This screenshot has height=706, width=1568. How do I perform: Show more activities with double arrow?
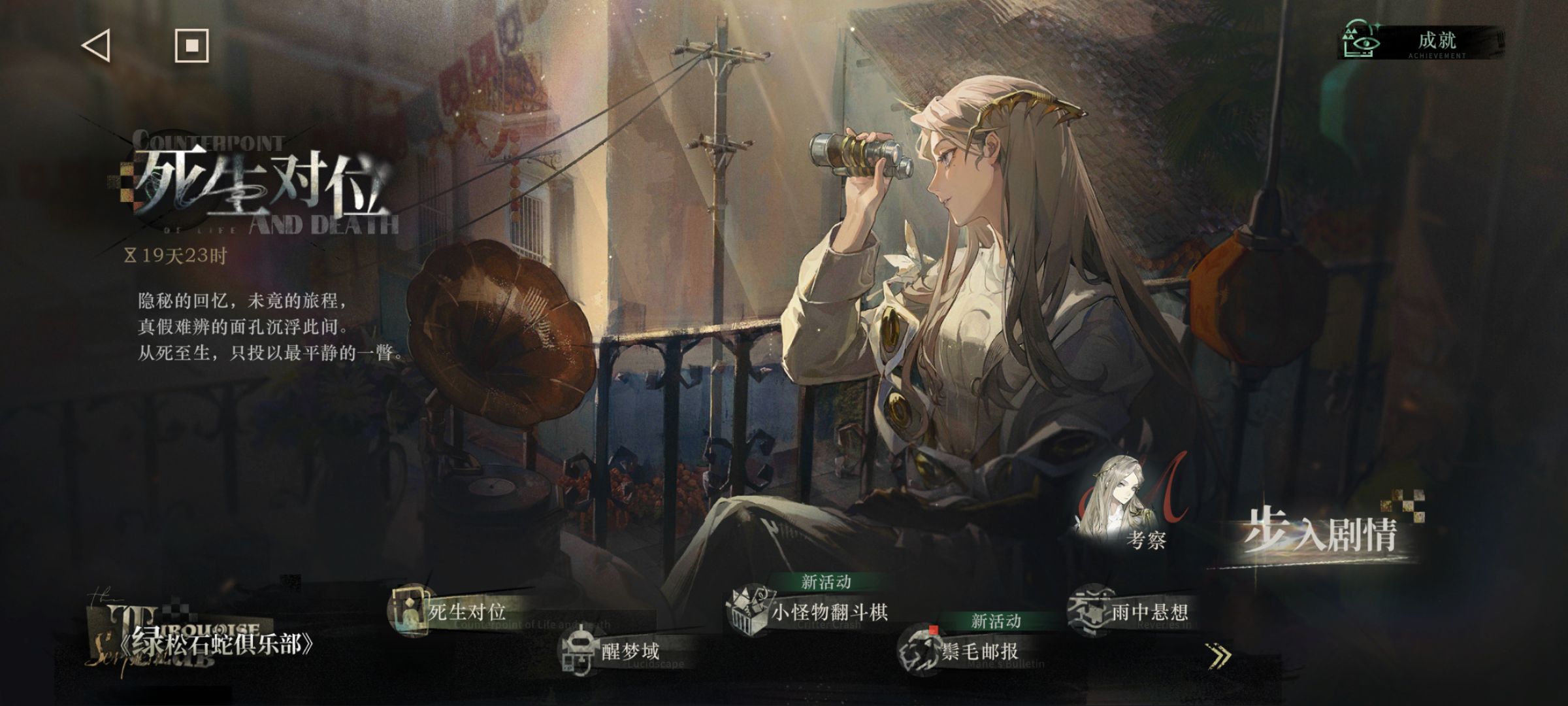[1219, 656]
